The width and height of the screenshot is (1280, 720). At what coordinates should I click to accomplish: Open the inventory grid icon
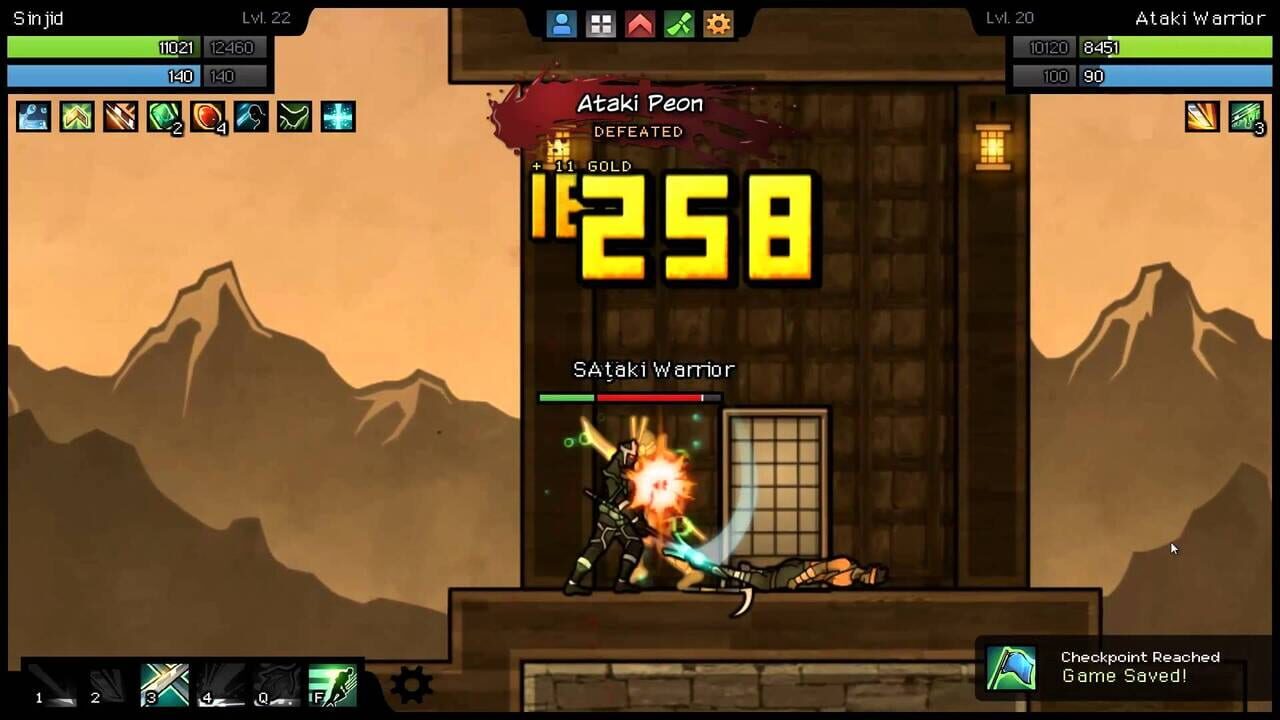pyautogui.click(x=601, y=23)
